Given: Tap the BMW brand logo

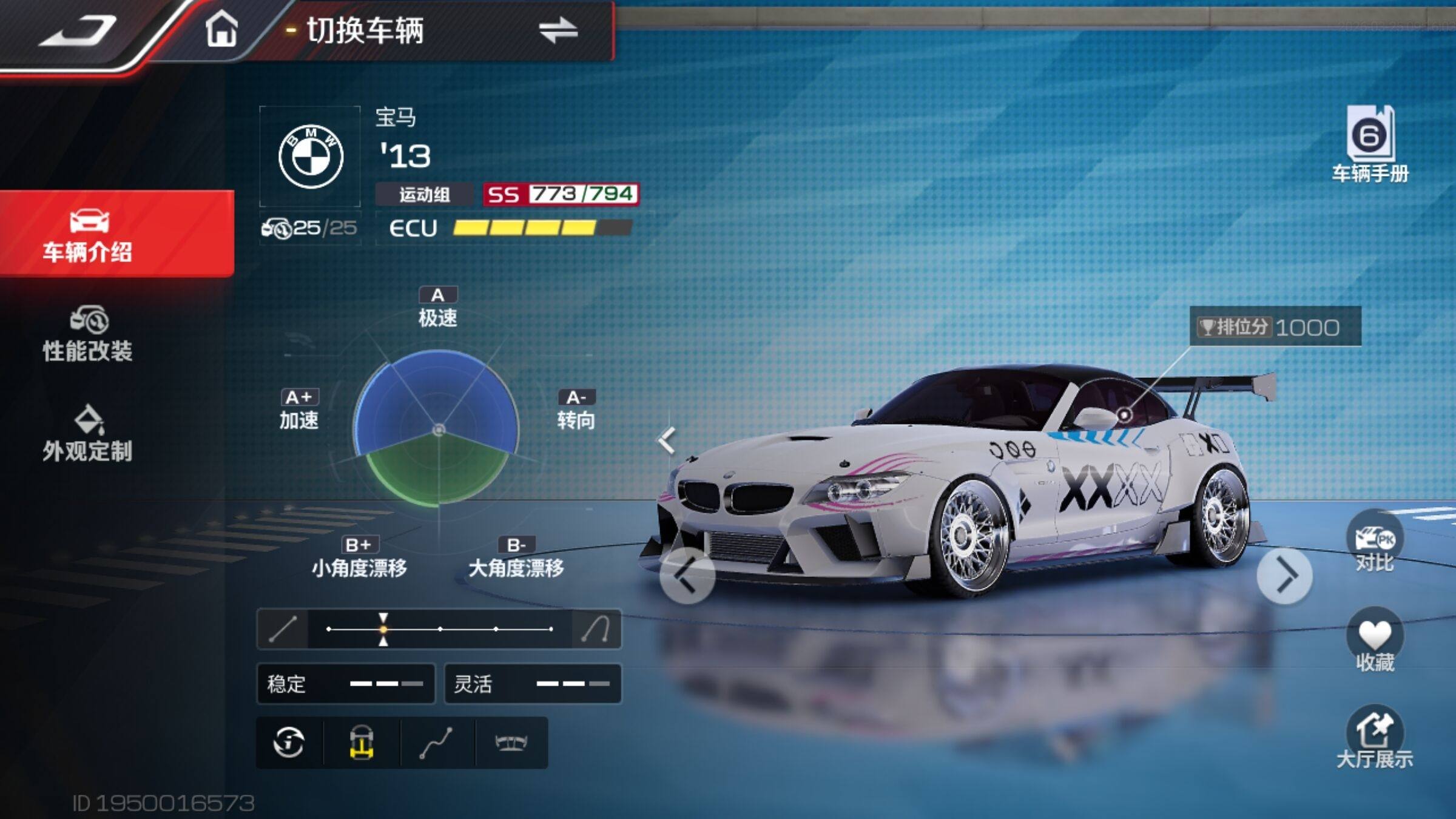Looking at the screenshot, I should tap(311, 157).
